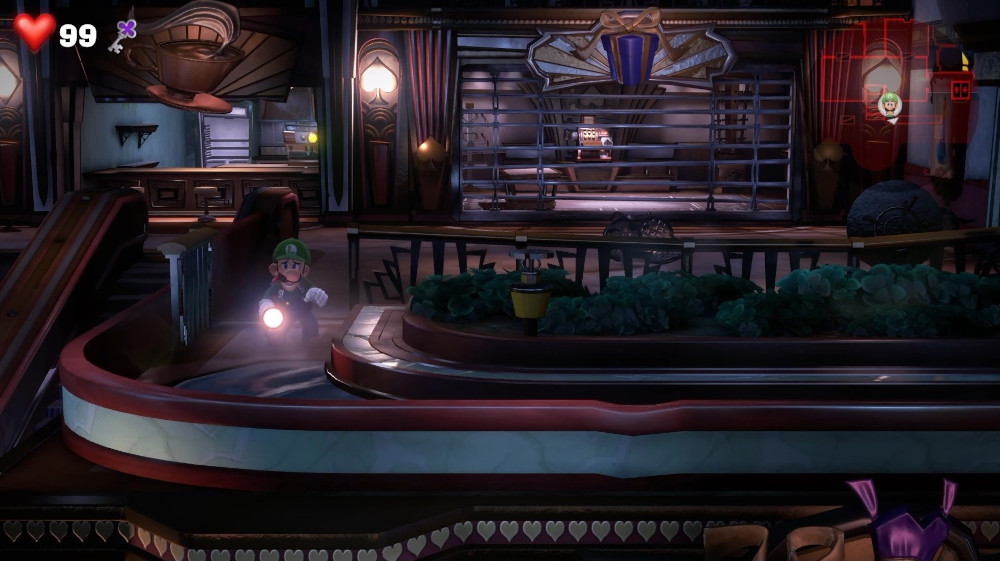Select the purple clover key icon

click(x=123, y=35)
